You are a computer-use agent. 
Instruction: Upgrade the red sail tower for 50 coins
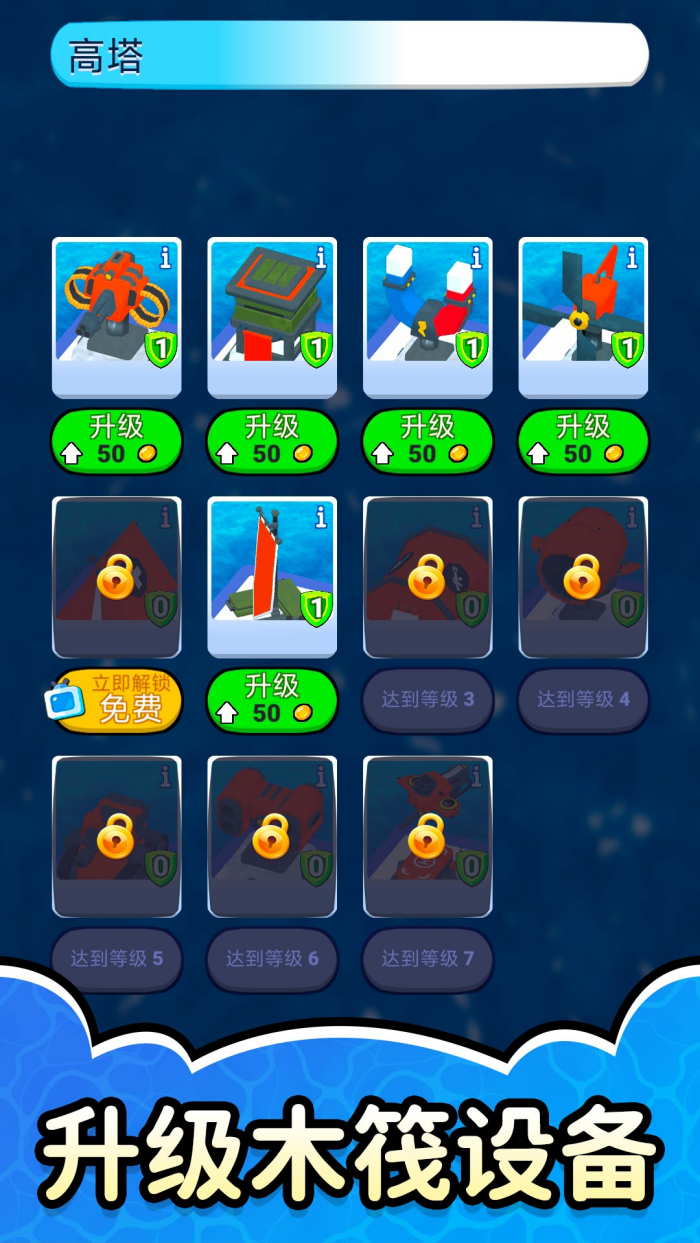click(x=272, y=700)
